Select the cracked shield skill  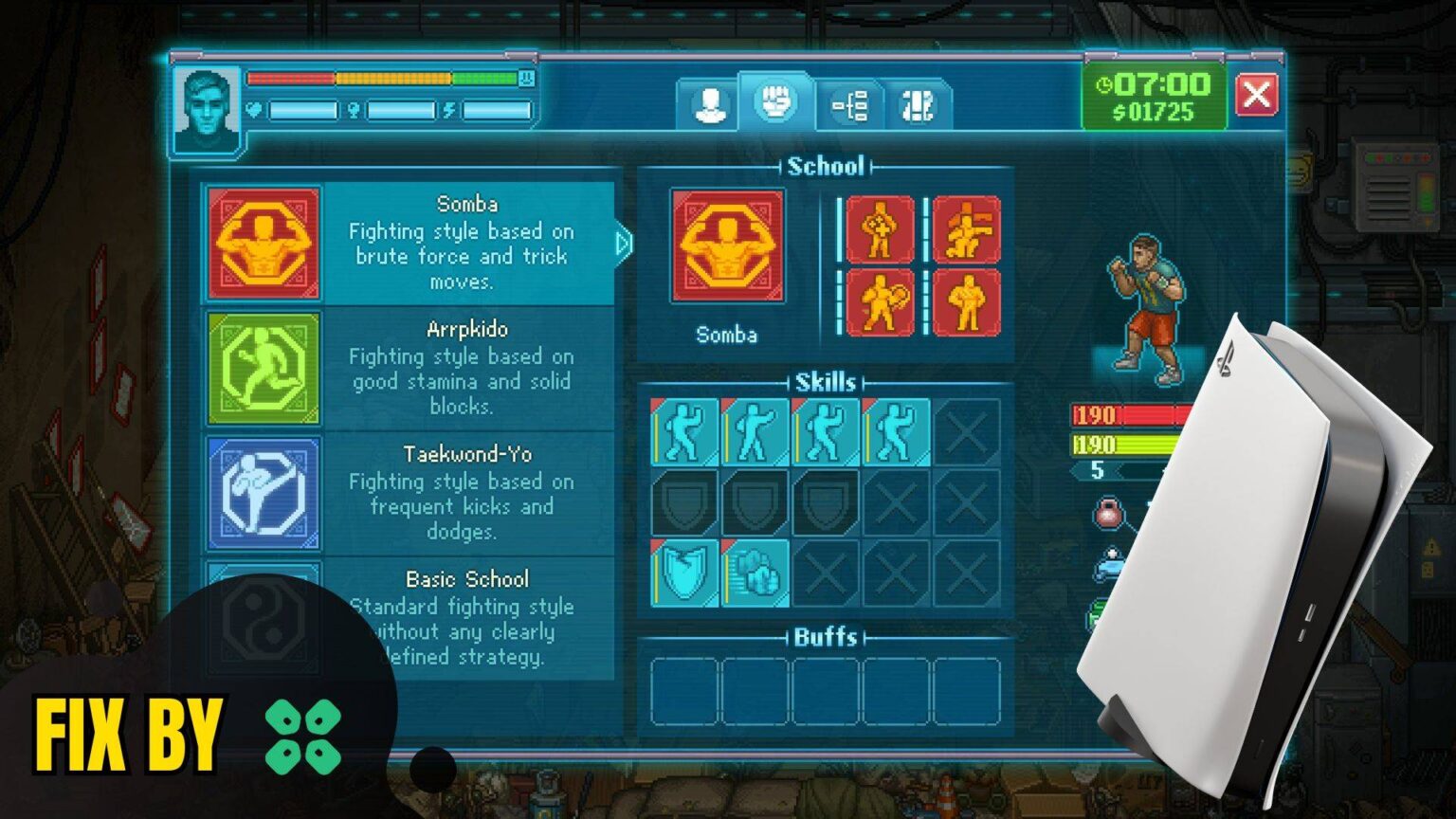(684, 573)
